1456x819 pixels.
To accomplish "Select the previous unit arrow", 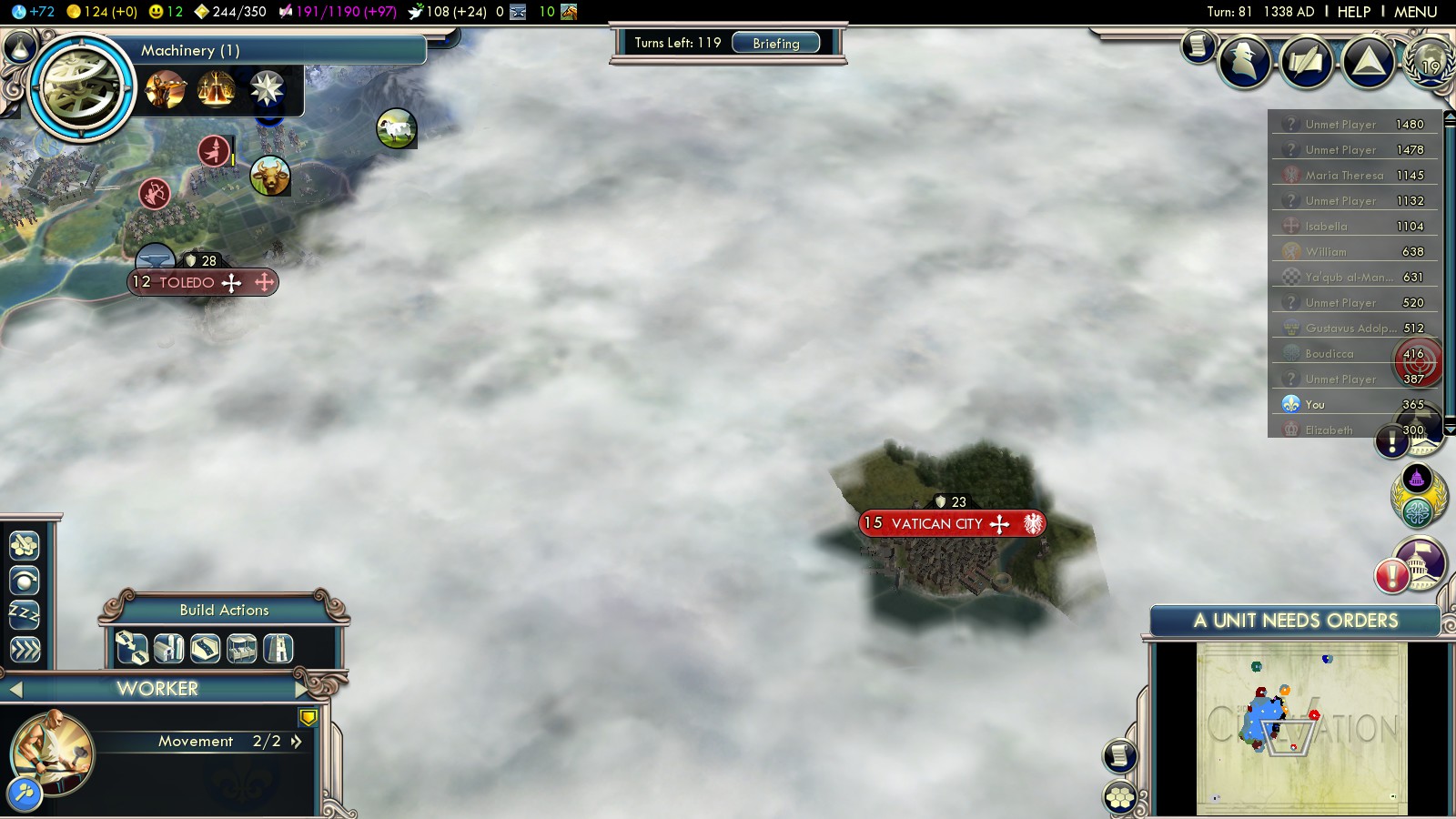I will (x=15, y=690).
